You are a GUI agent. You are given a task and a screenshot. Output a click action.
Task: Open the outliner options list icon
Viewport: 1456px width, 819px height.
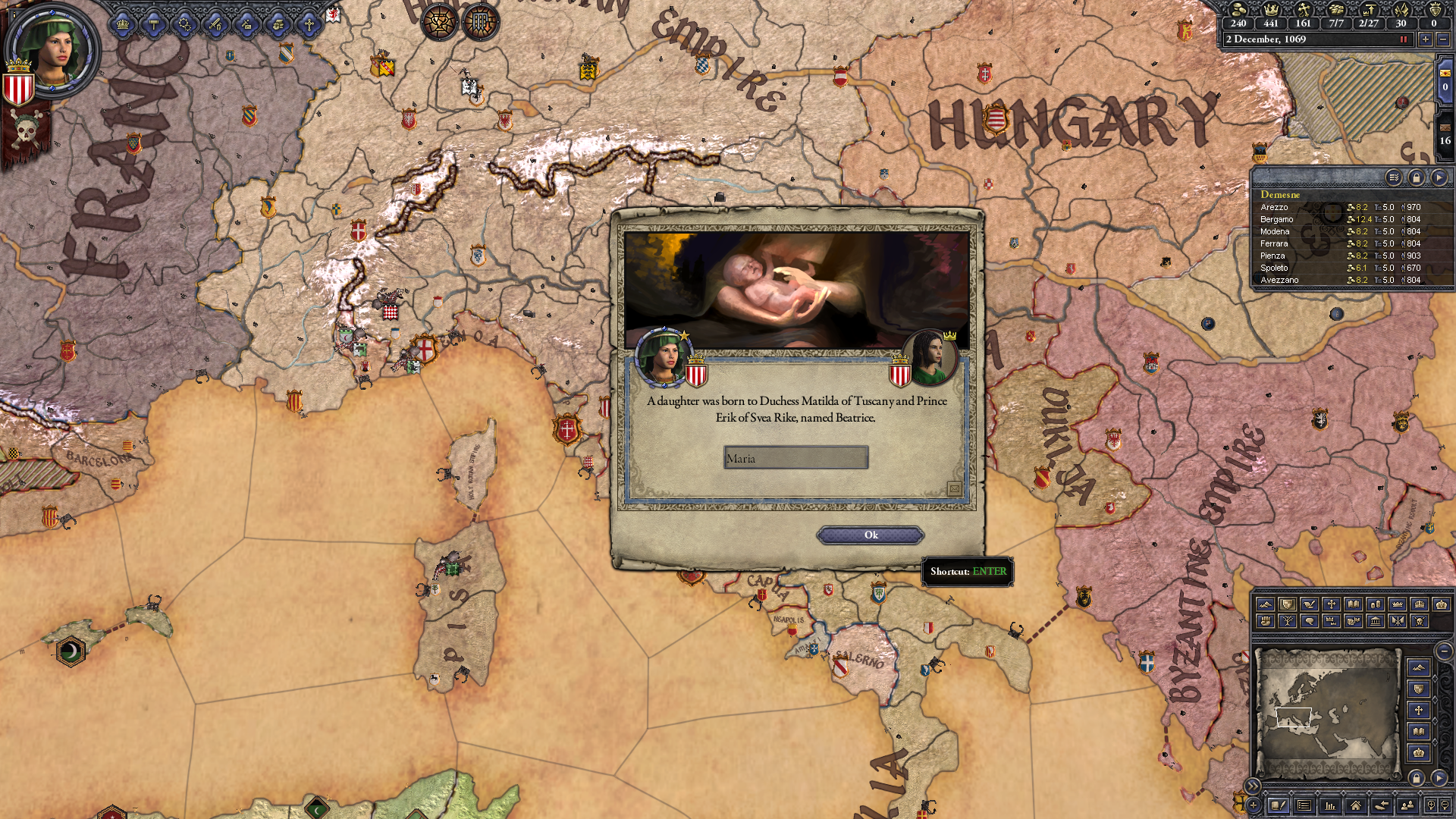[x=1395, y=177]
